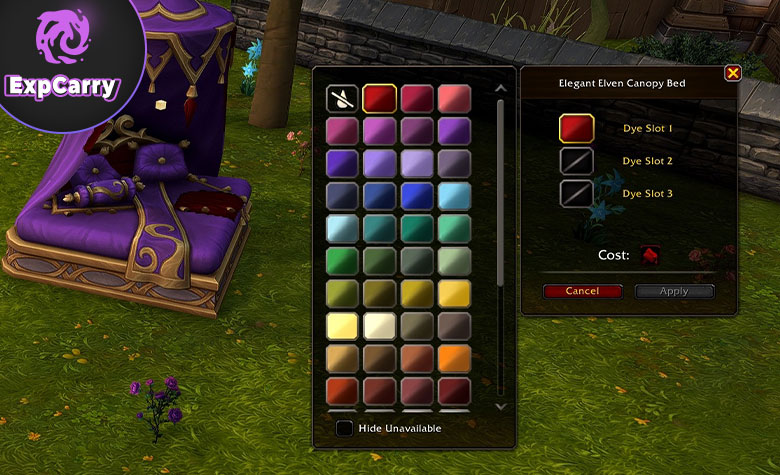Cancel the dye changes

582,291
